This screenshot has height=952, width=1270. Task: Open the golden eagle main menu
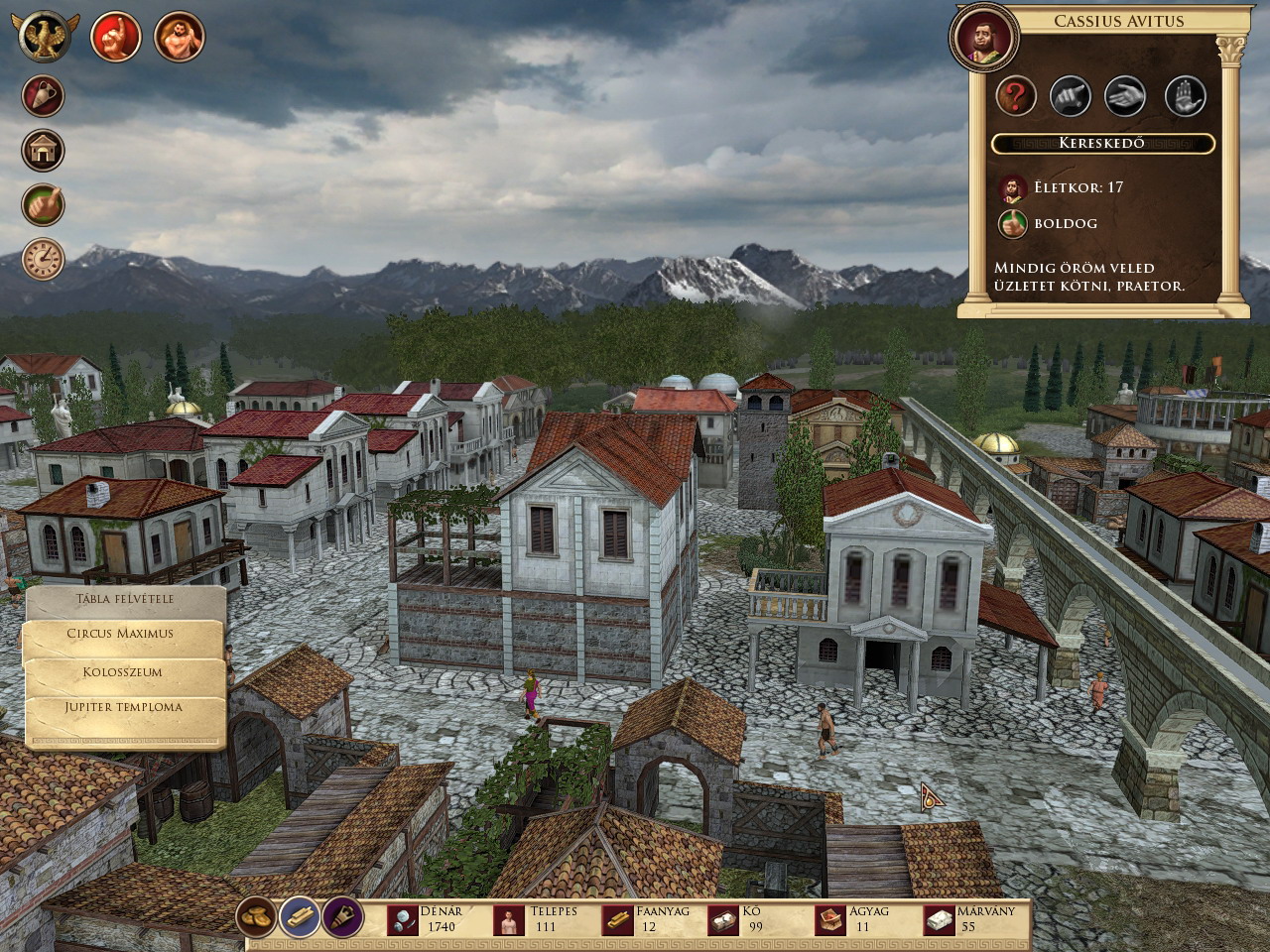click(46, 37)
